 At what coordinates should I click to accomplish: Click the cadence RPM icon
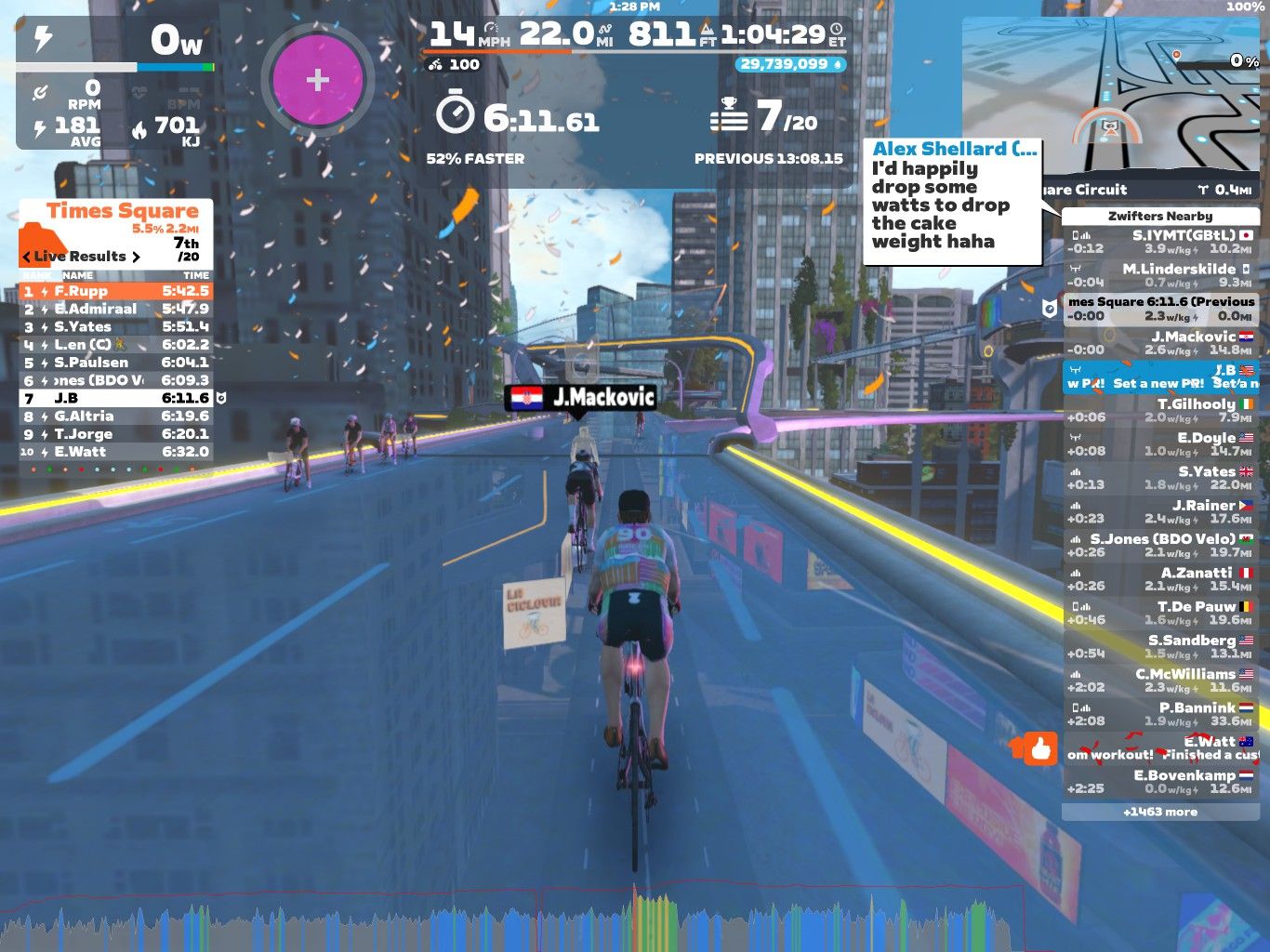tap(39, 92)
